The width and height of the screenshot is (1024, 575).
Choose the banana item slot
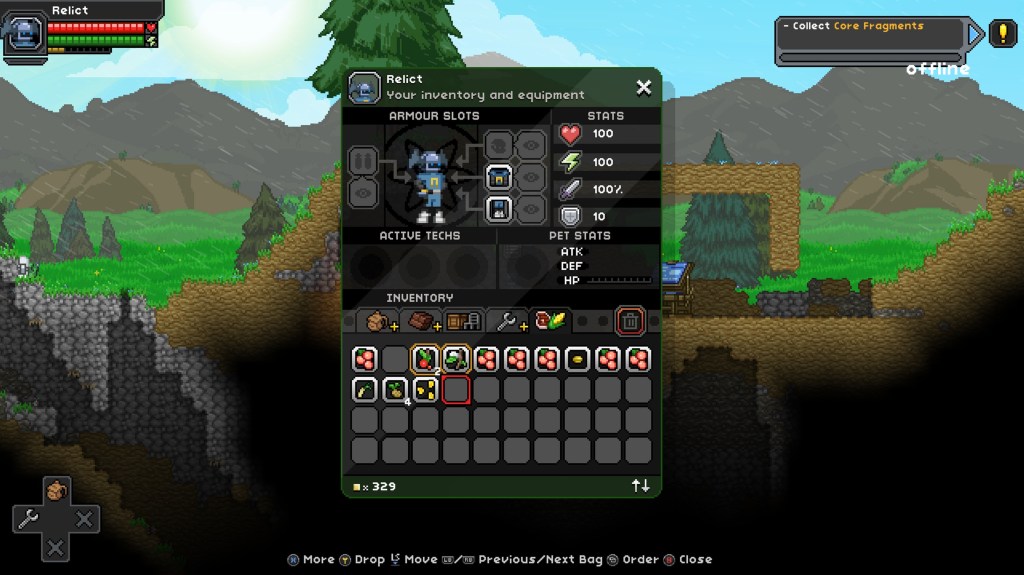365,390
